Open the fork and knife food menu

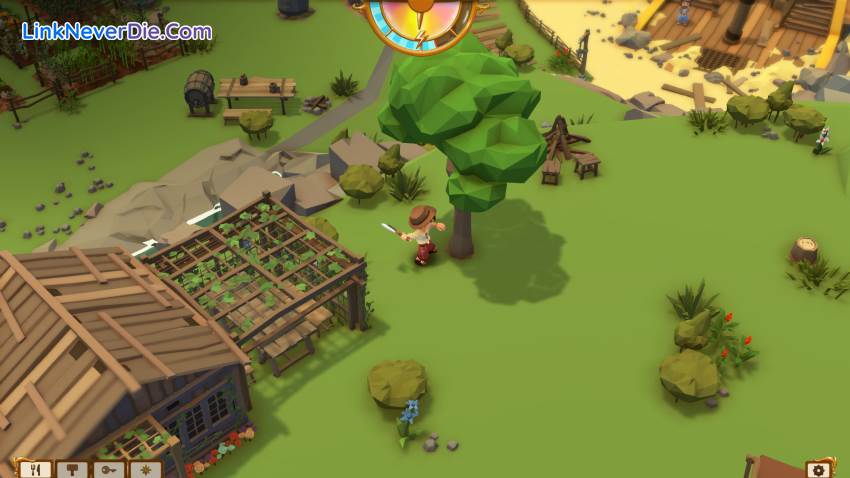pos(34,469)
